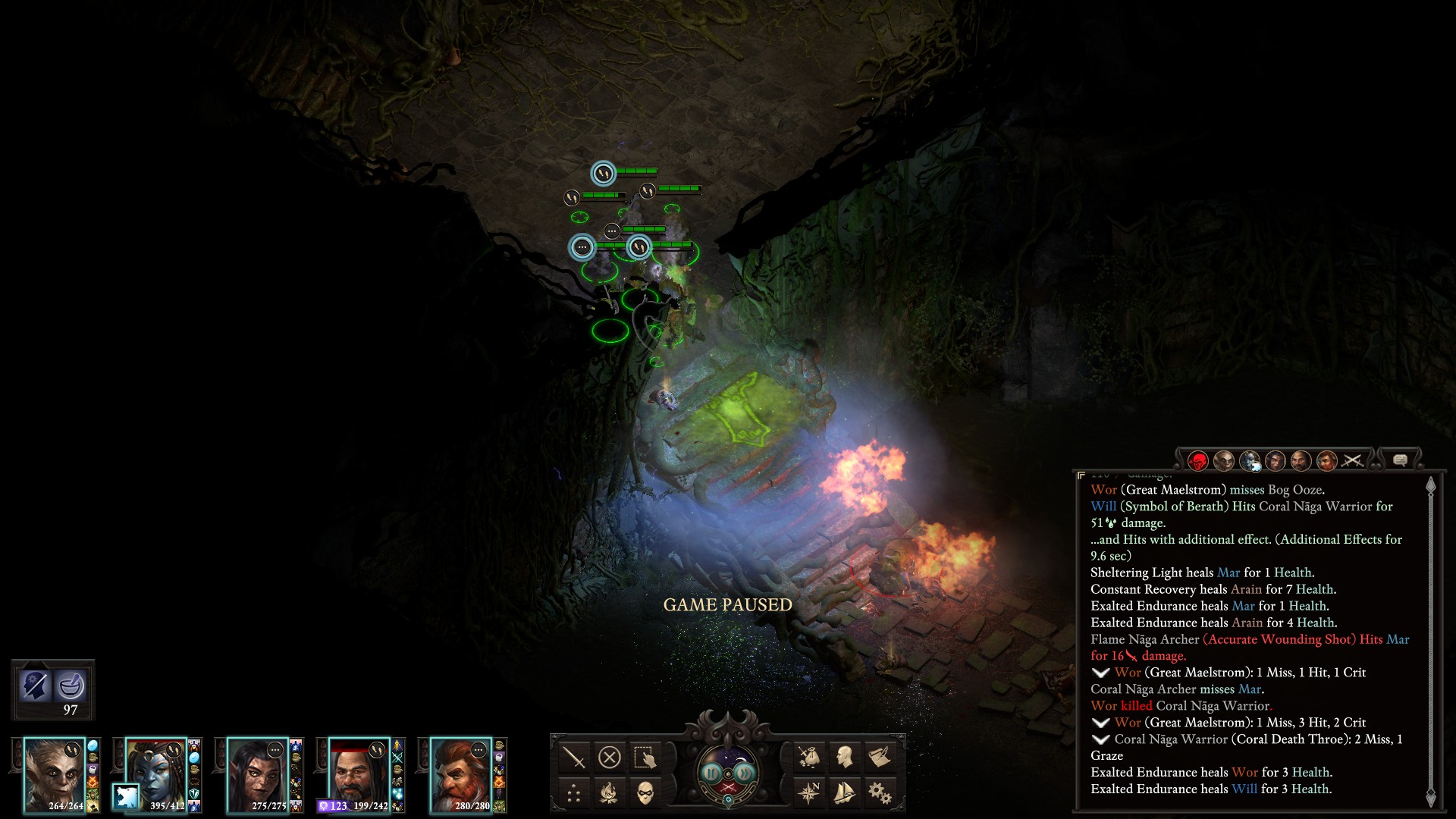Open ship management via the sailboat icon

coord(844,793)
